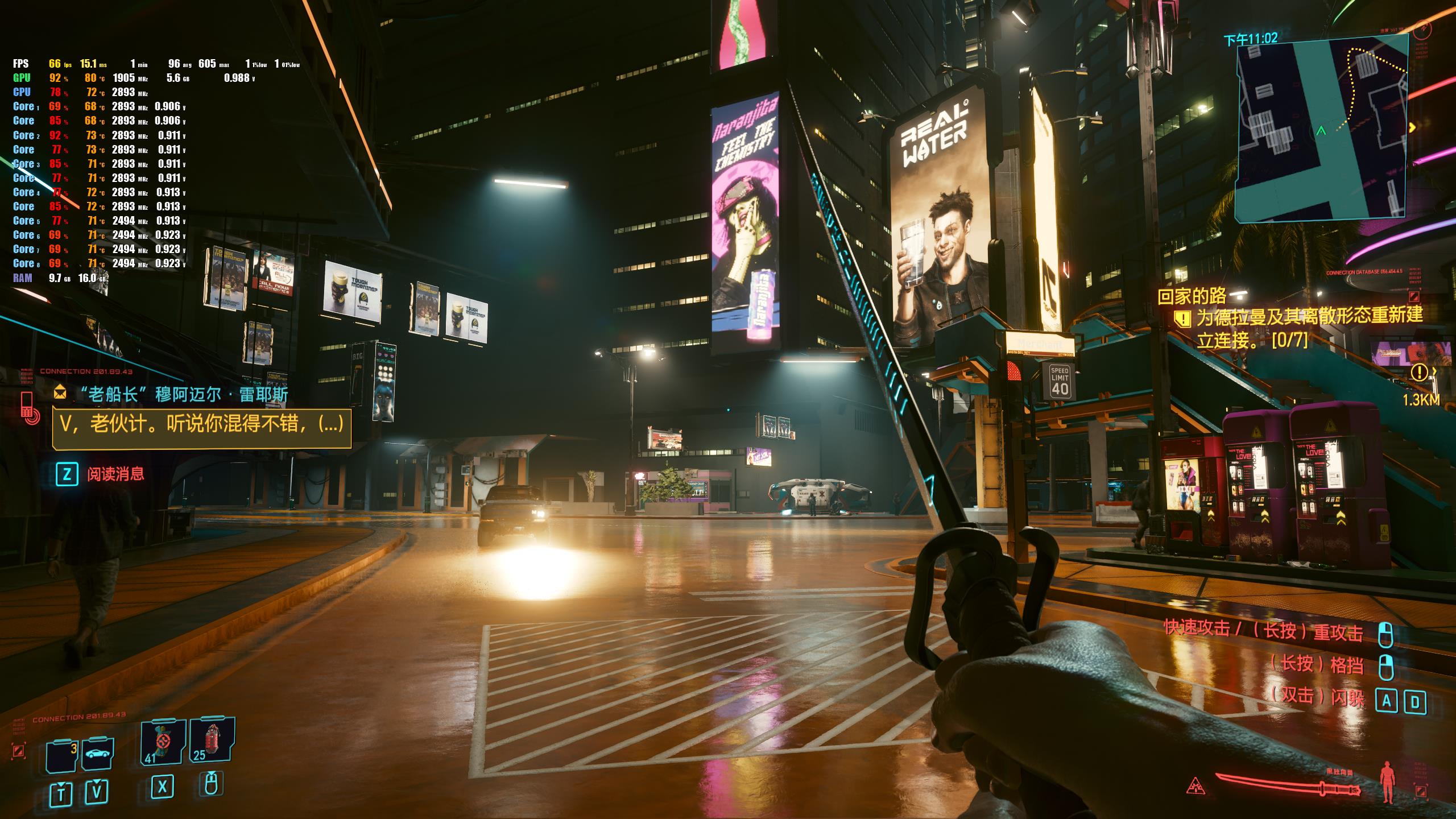Select the red grenade slot with 25 count

coord(212,741)
